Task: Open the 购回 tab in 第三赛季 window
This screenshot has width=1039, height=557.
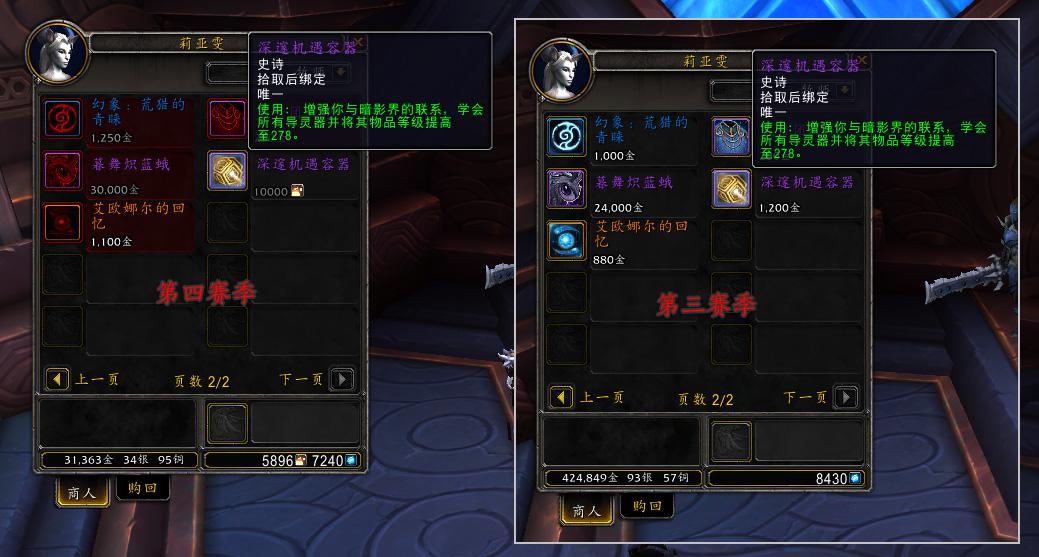Action: [x=646, y=506]
